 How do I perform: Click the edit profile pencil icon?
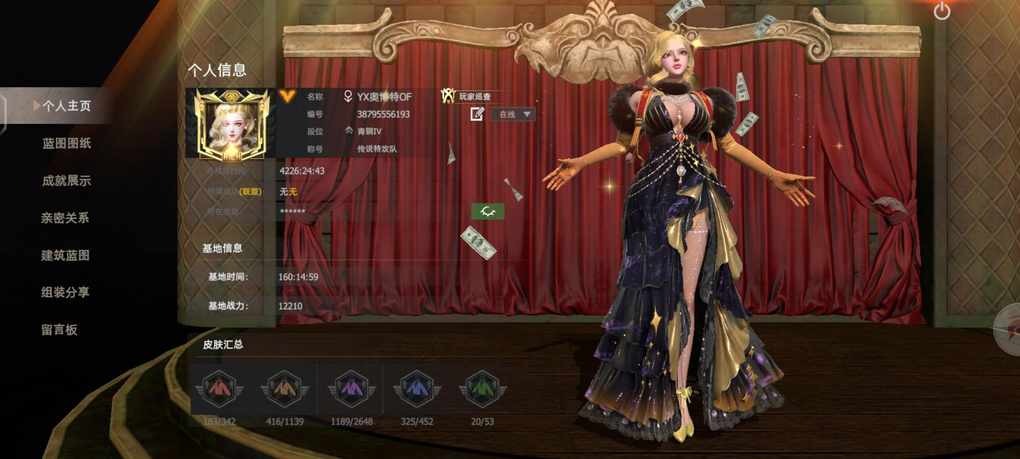point(478,114)
